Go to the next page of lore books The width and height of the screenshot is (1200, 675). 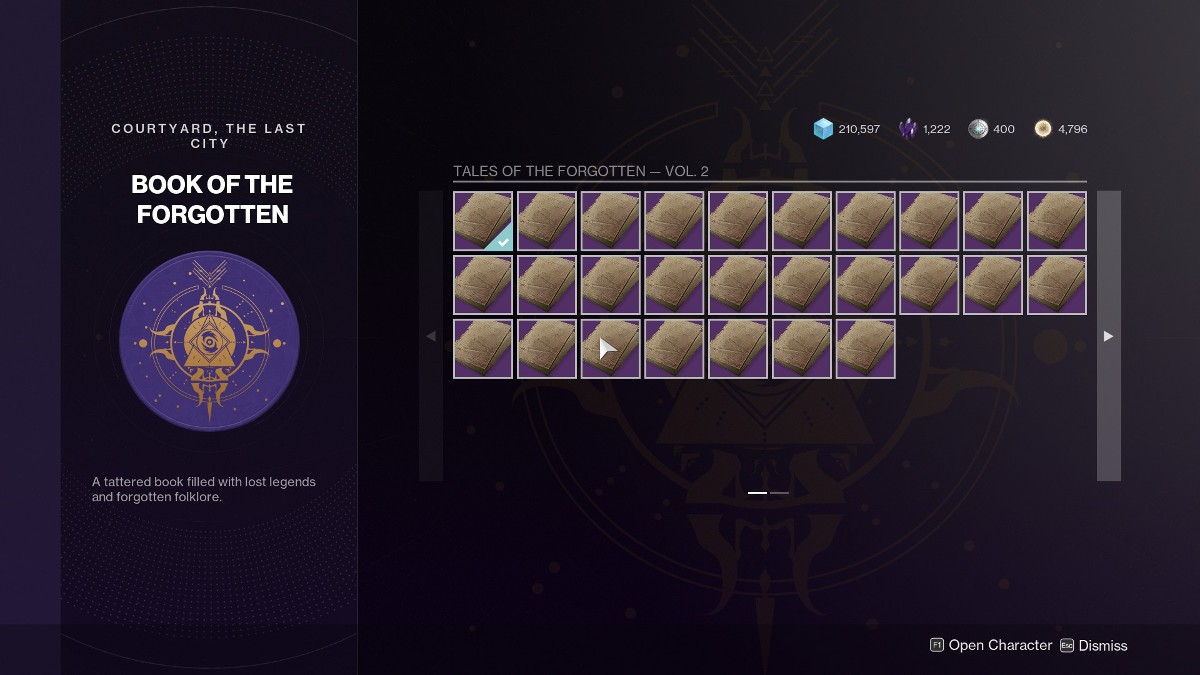point(1108,336)
